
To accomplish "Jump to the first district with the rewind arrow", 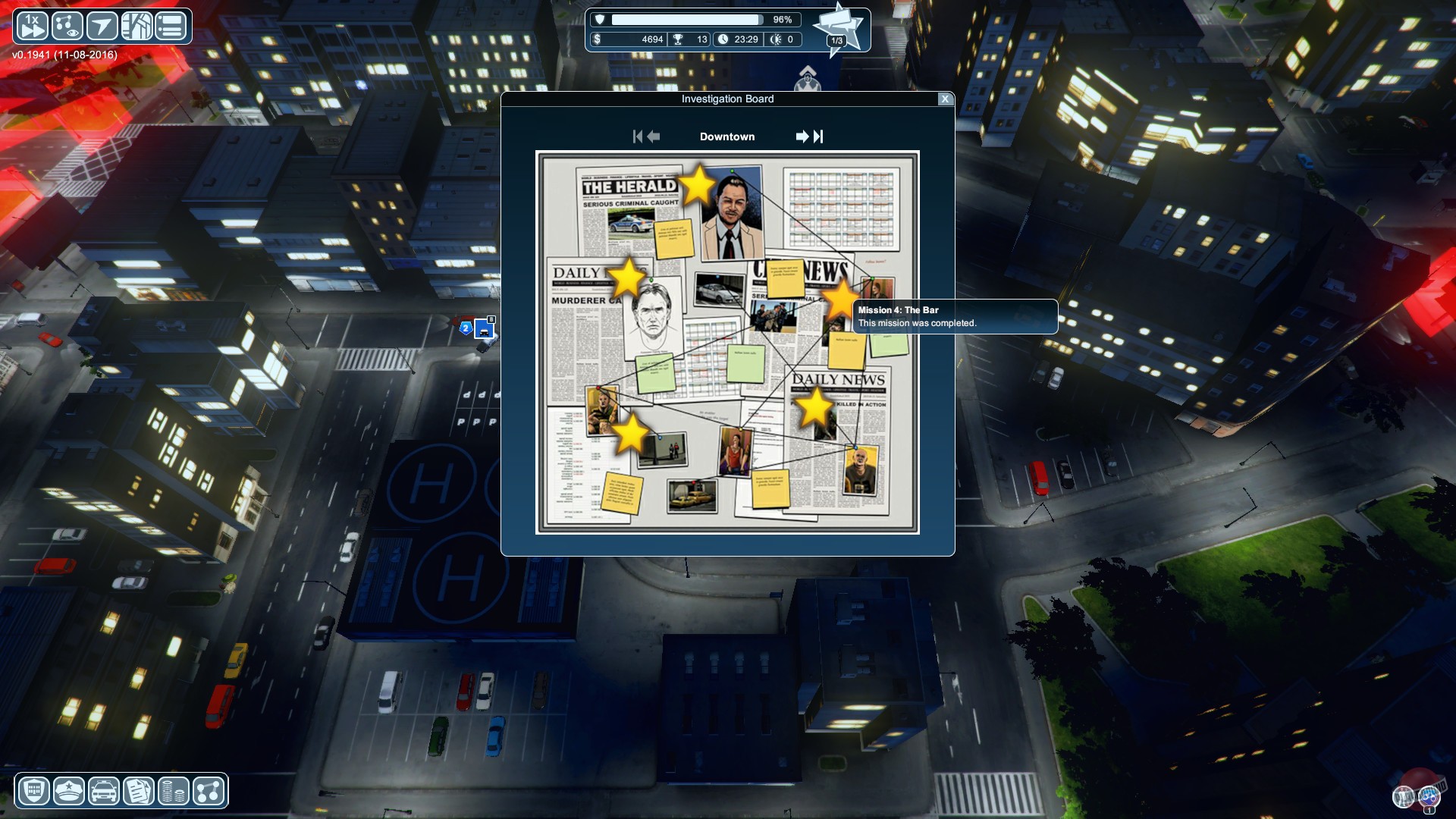I will pyautogui.click(x=639, y=136).
